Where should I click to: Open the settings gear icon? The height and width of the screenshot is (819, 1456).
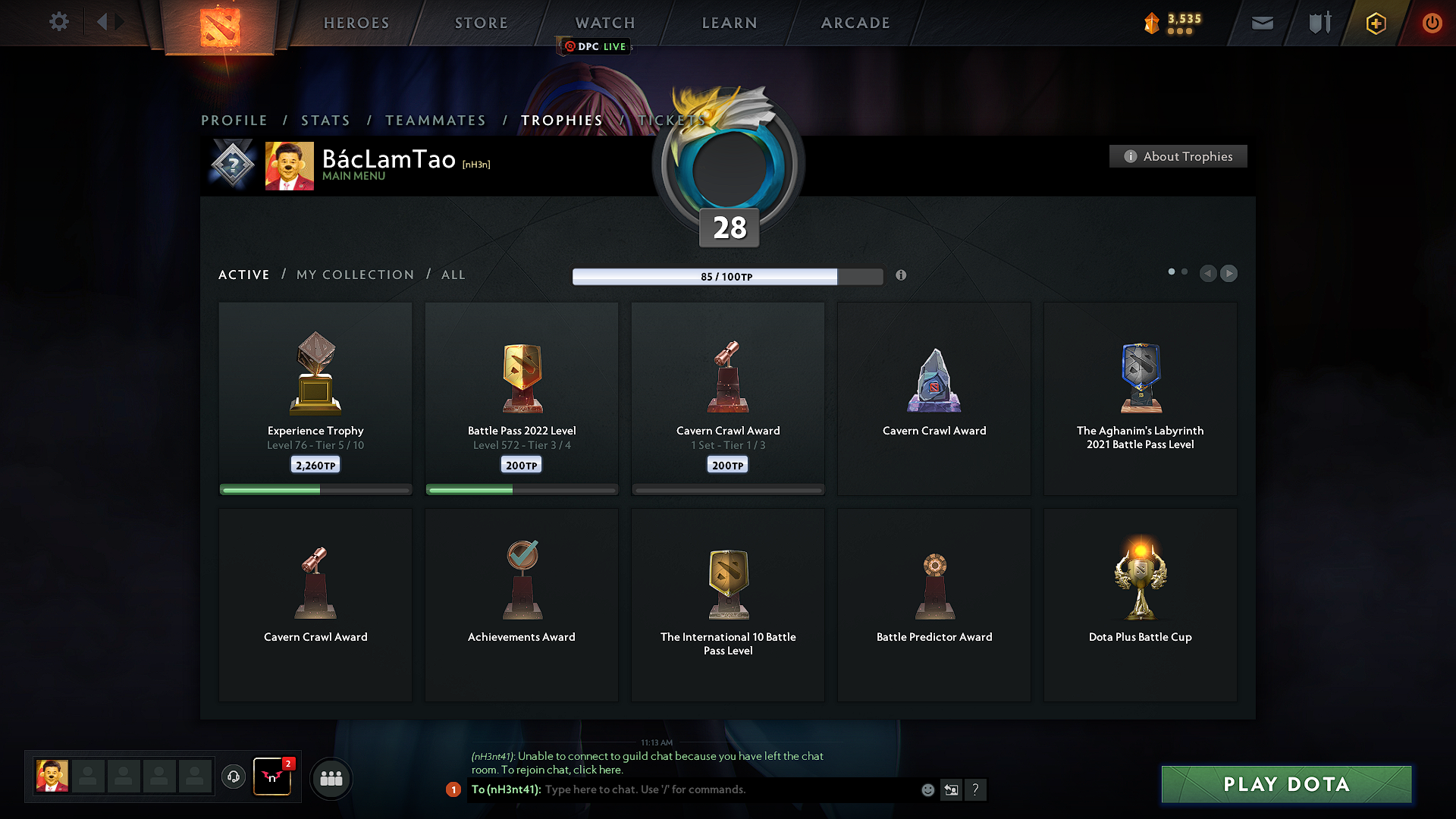pos(58,22)
